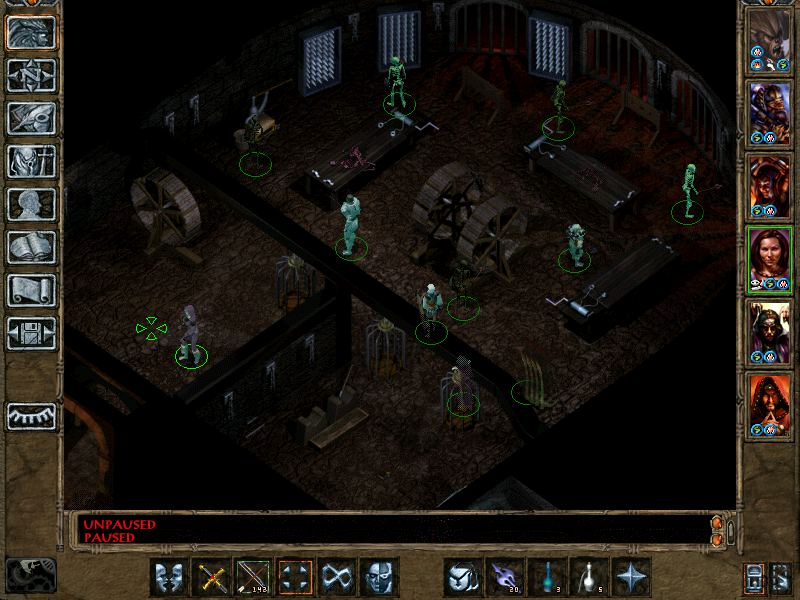
Task: Open the area map screen
Action: click(32, 75)
